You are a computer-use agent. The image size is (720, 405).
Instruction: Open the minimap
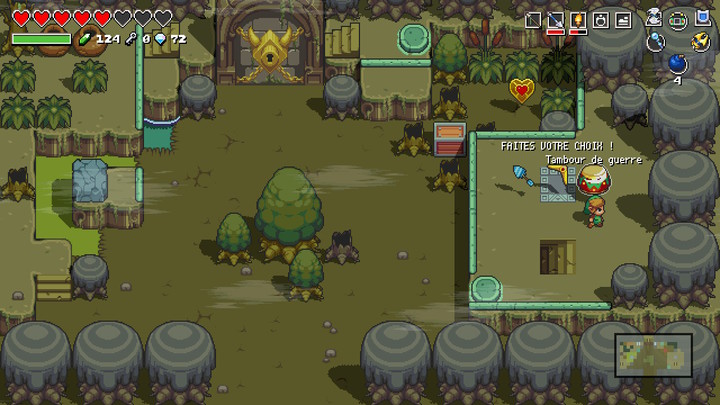pos(653,355)
